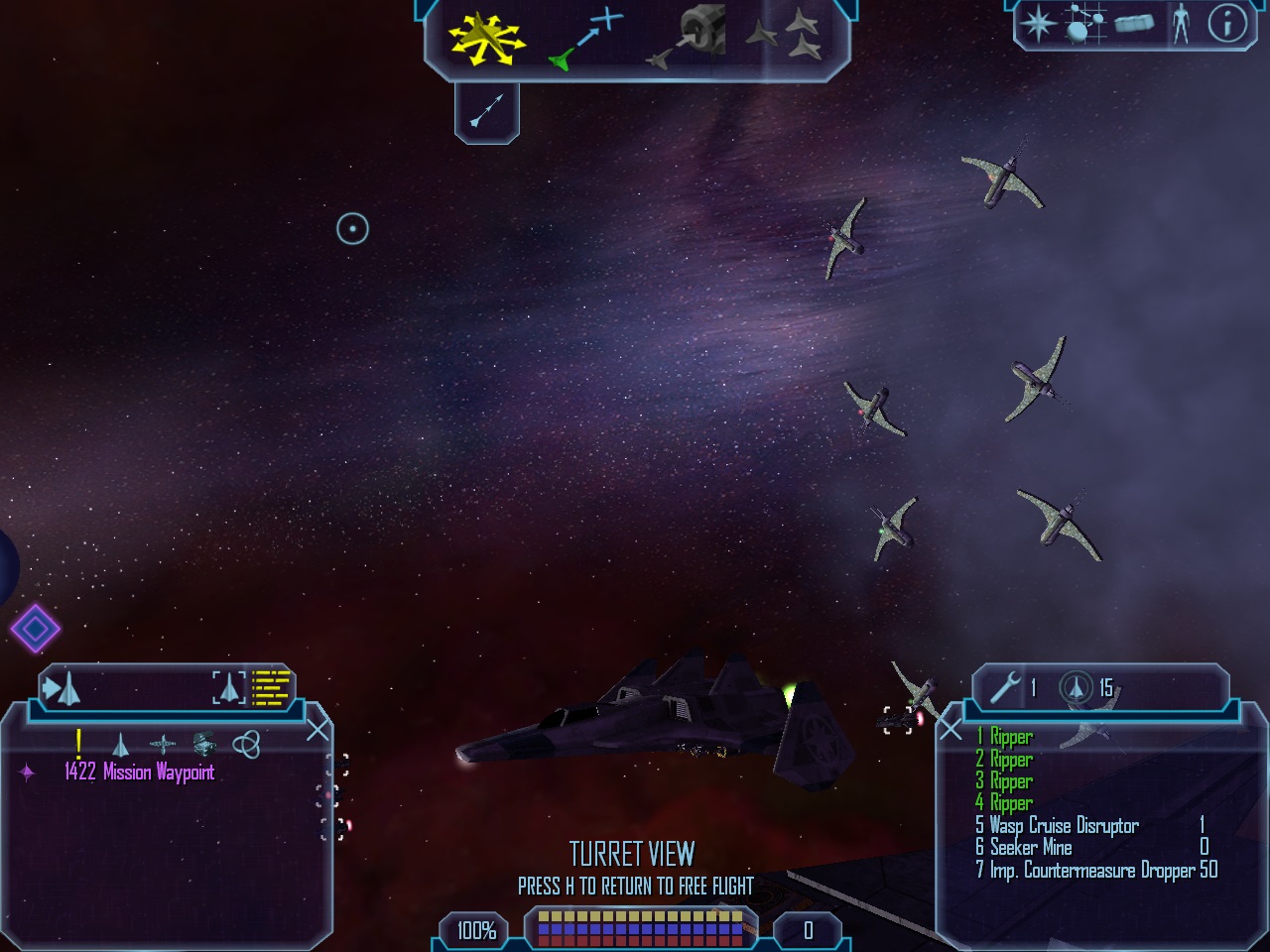Image resolution: width=1270 pixels, height=952 pixels.
Task: Select the Wasp Cruise Disruptor weapon
Action: coord(1064,826)
